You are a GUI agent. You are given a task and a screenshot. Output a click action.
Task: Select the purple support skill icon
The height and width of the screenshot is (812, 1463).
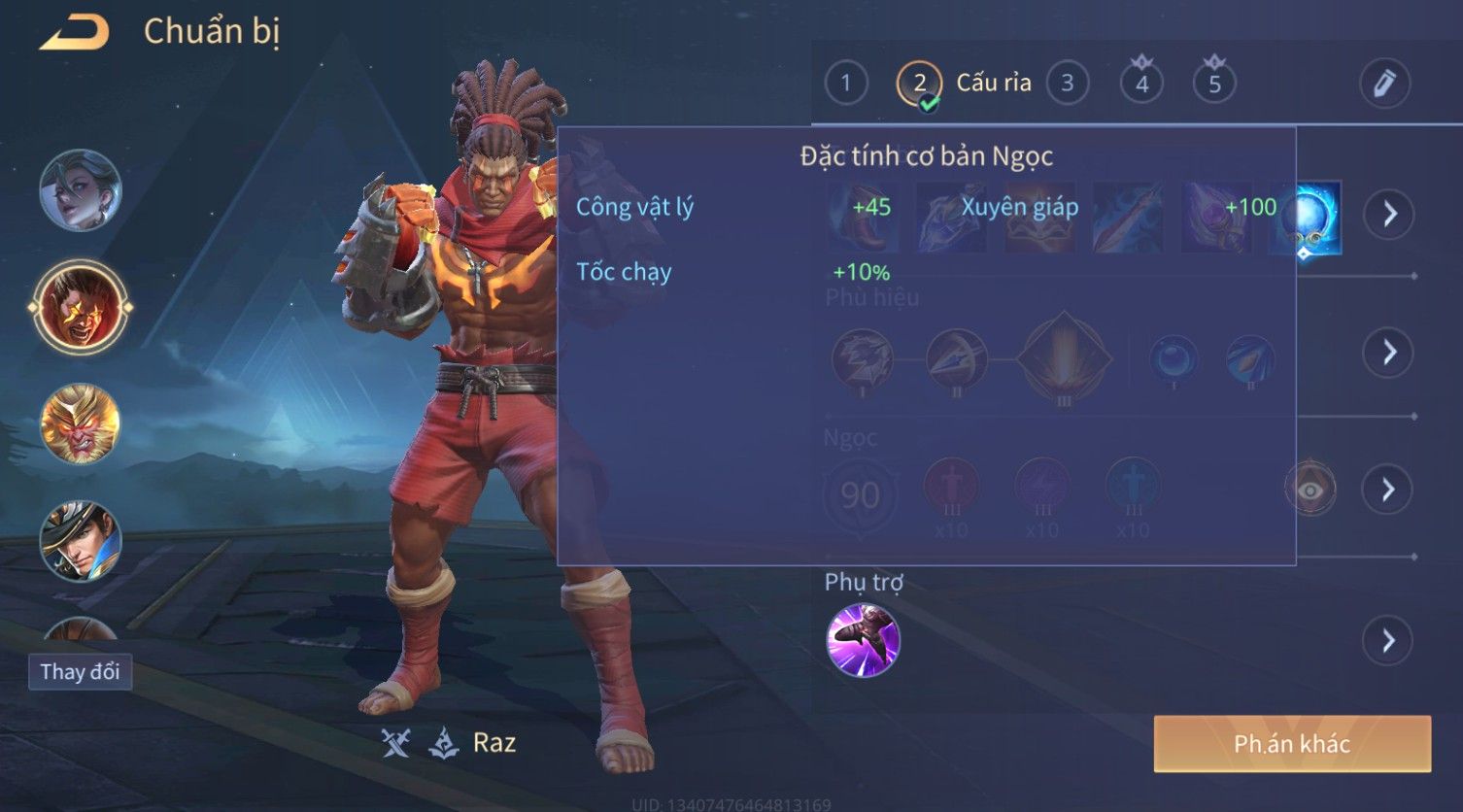click(x=863, y=640)
